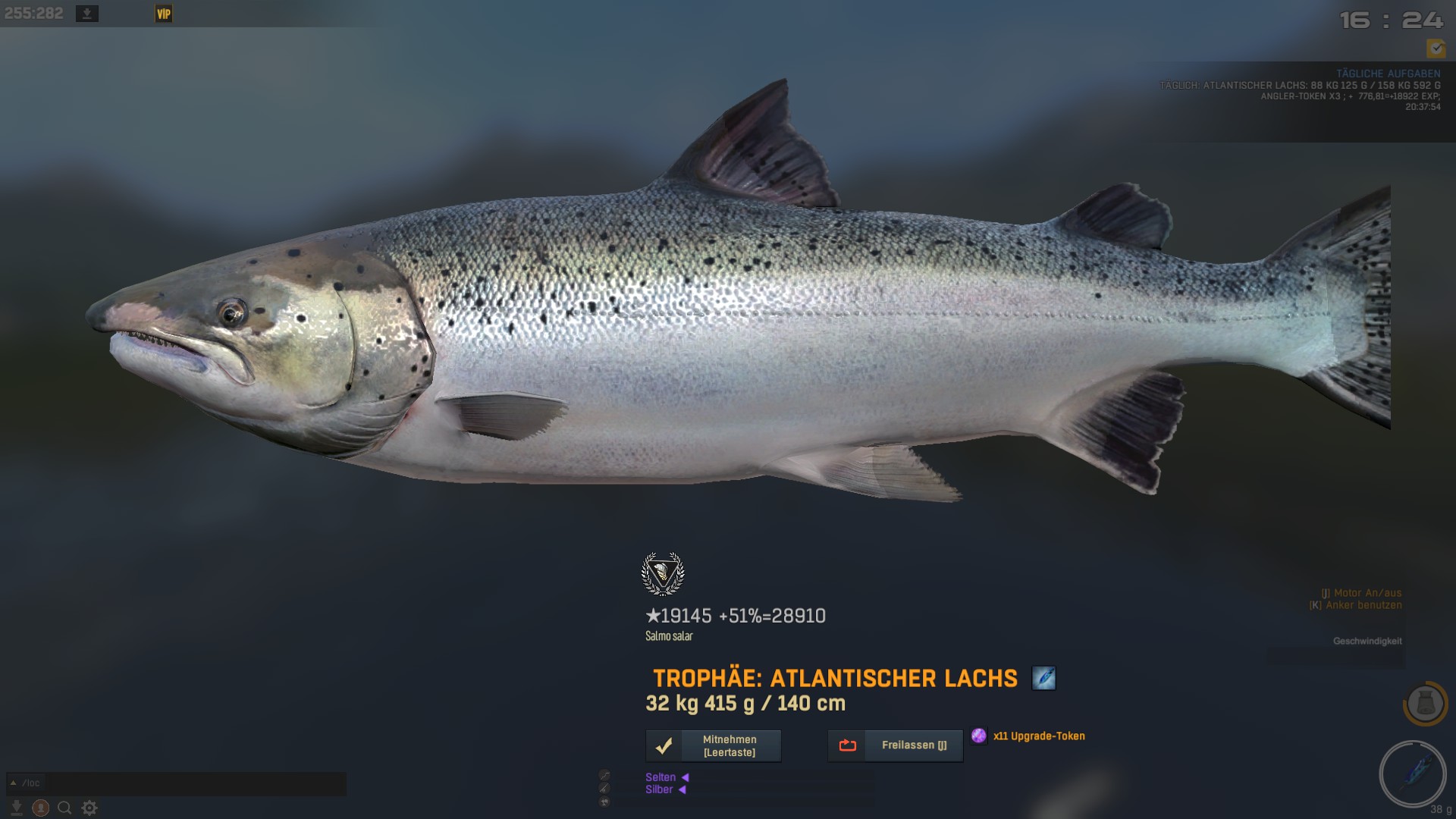This screenshot has width=1456, height=819.
Task: Select the equipped lure circle
Action: [x=1412, y=773]
